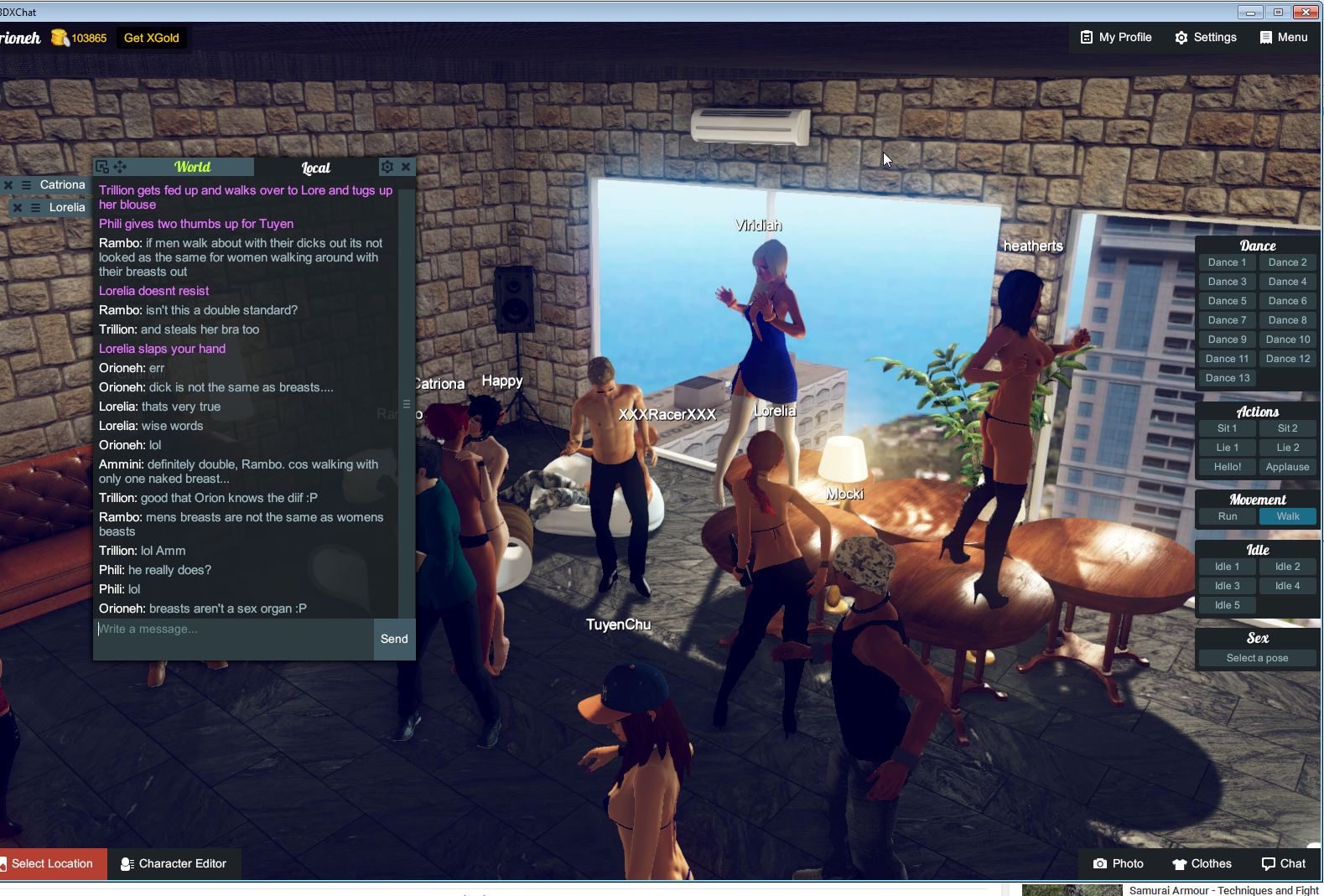Trigger the Applause action
1324x896 pixels.
click(1287, 467)
